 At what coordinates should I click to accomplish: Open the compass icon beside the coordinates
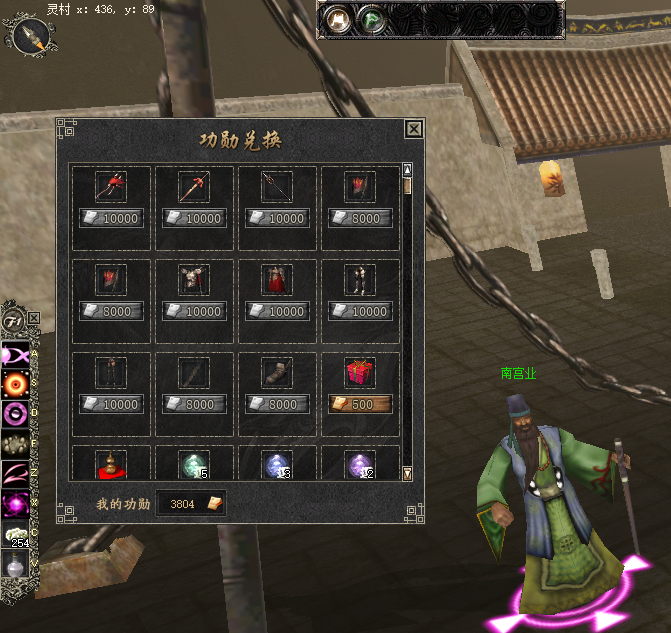click(31, 36)
